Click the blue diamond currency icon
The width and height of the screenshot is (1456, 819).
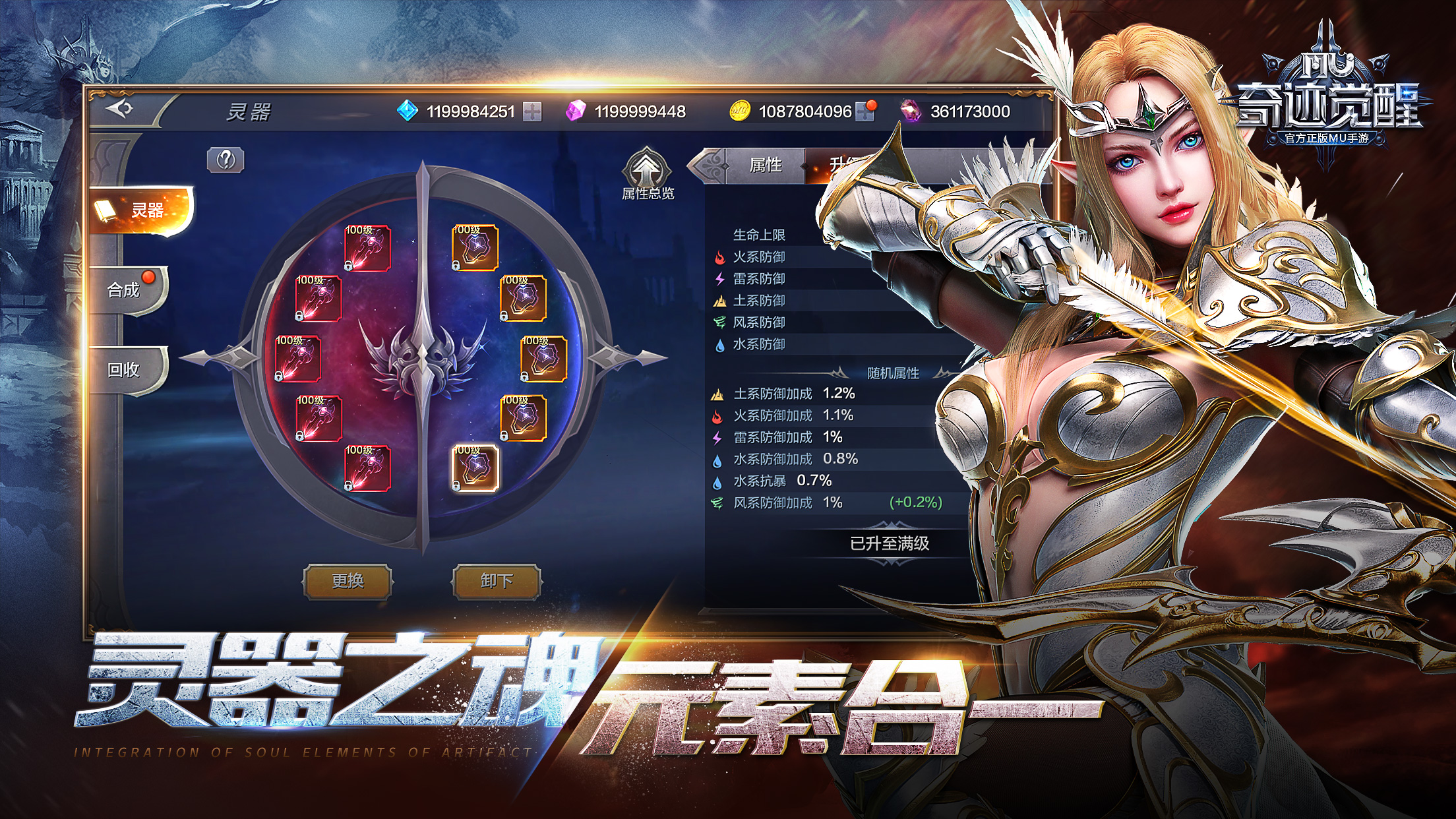pyautogui.click(x=407, y=111)
